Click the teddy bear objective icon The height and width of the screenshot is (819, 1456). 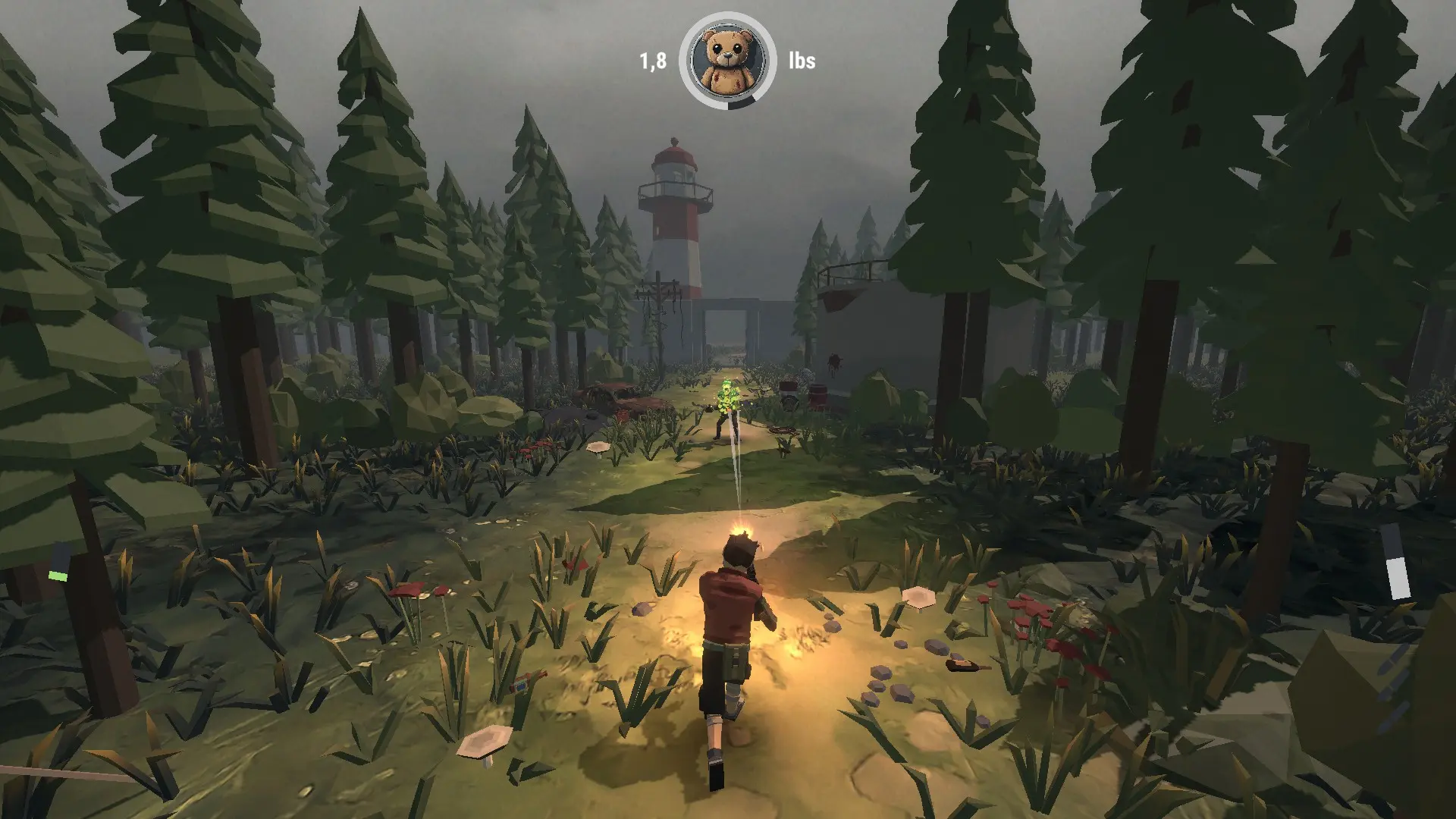coord(727,59)
